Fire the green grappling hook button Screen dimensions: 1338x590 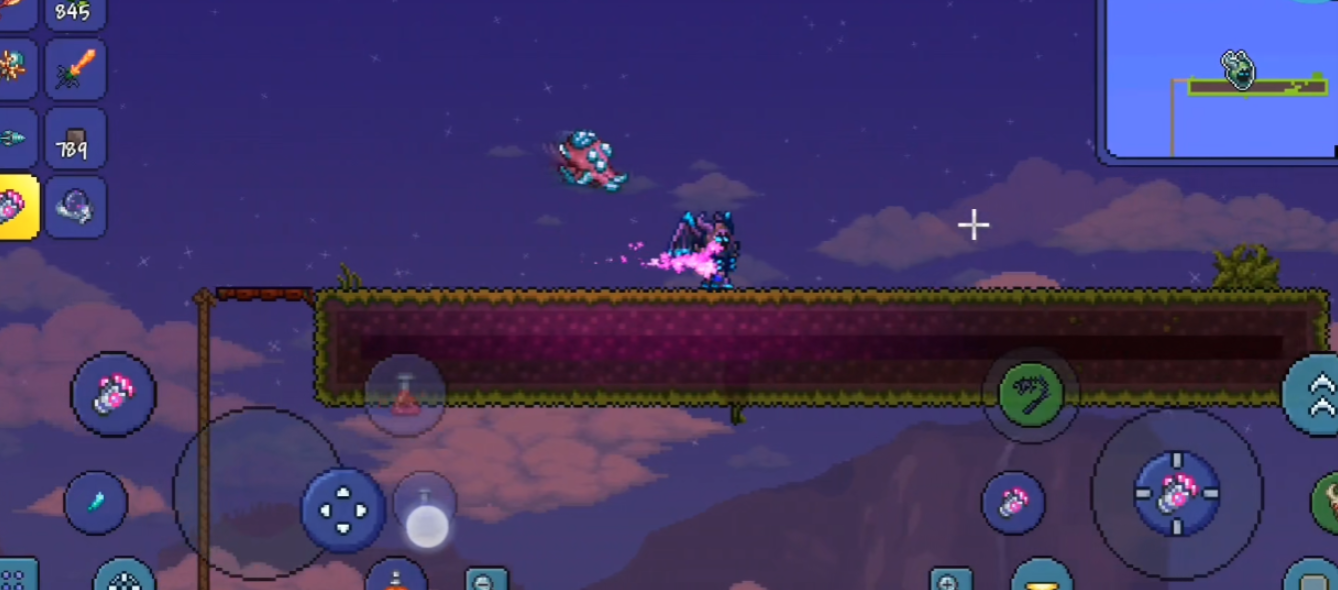pos(1030,395)
